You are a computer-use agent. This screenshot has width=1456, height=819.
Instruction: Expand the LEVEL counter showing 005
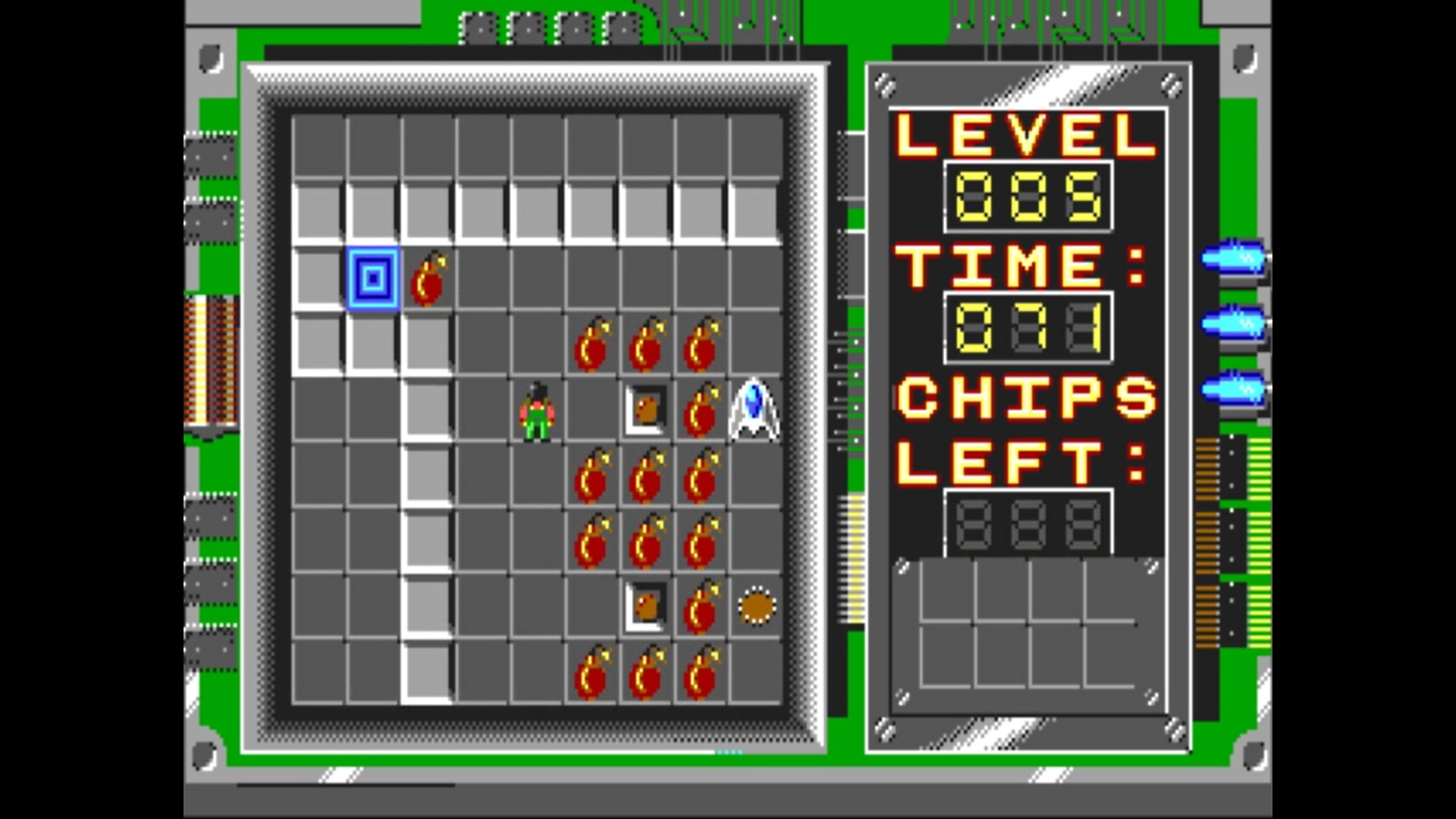pos(1028,196)
